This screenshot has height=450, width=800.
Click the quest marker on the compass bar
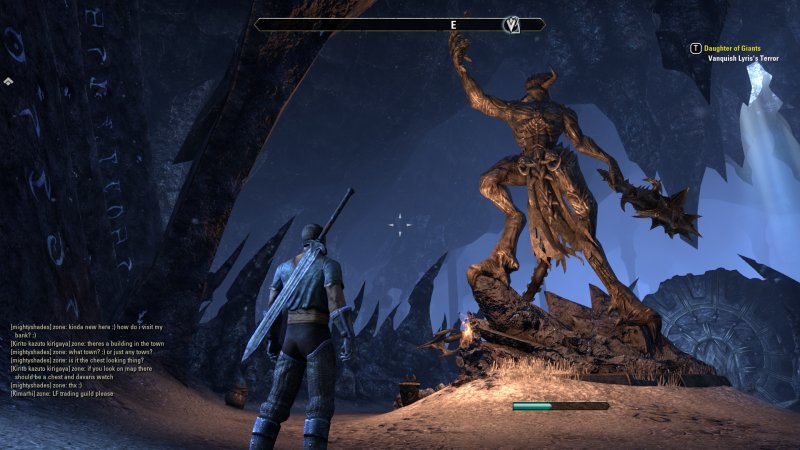click(x=512, y=25)
